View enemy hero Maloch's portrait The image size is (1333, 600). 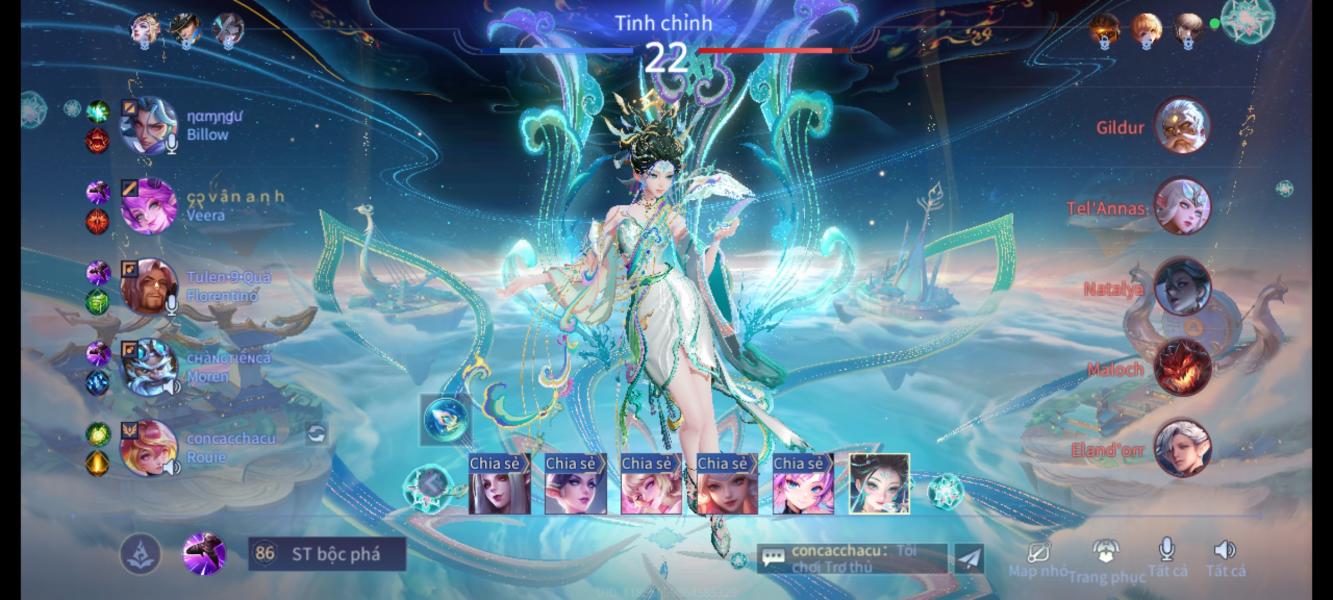1182,368
